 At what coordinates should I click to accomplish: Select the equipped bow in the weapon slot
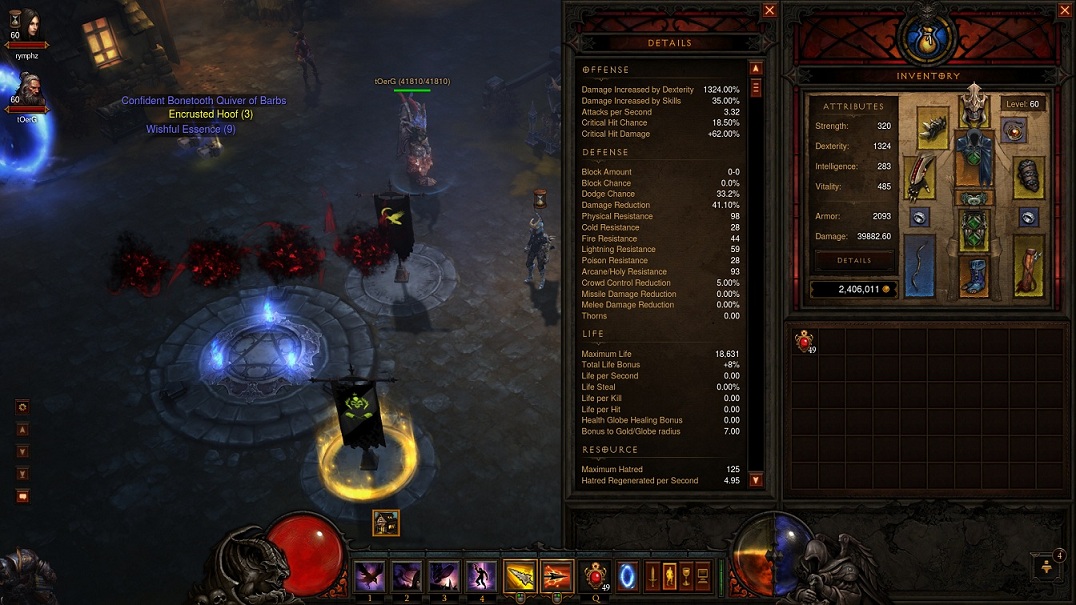click(919, 266)
